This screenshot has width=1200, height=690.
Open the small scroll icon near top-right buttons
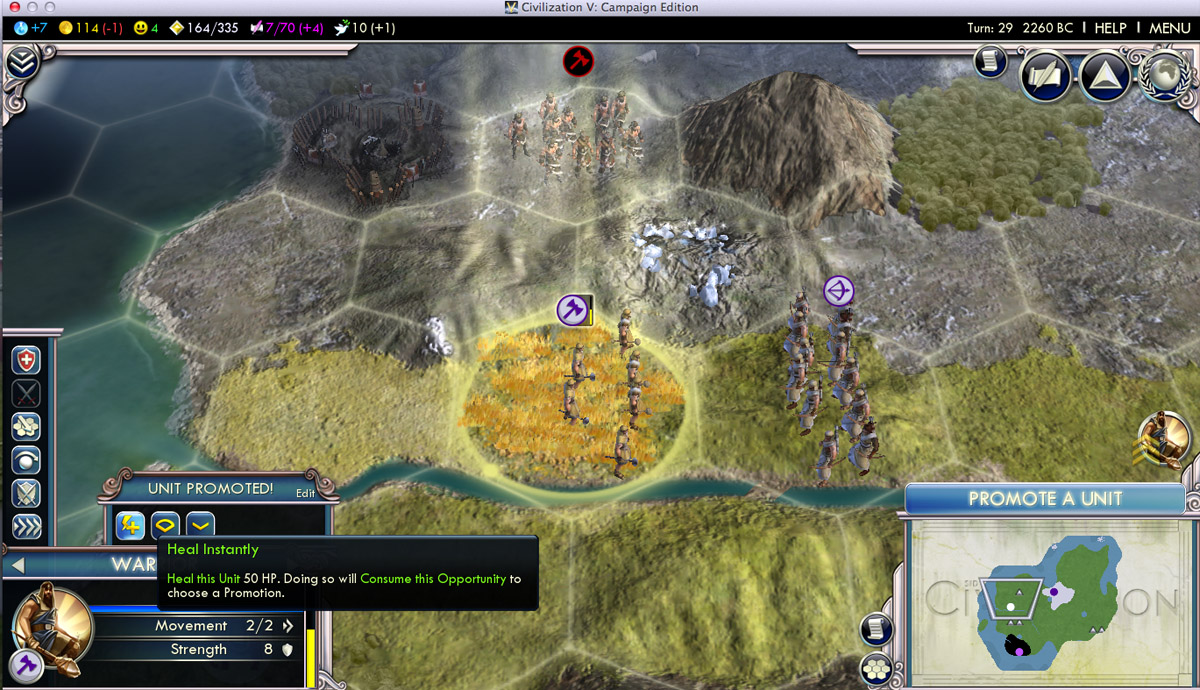[x=989, y=63]
